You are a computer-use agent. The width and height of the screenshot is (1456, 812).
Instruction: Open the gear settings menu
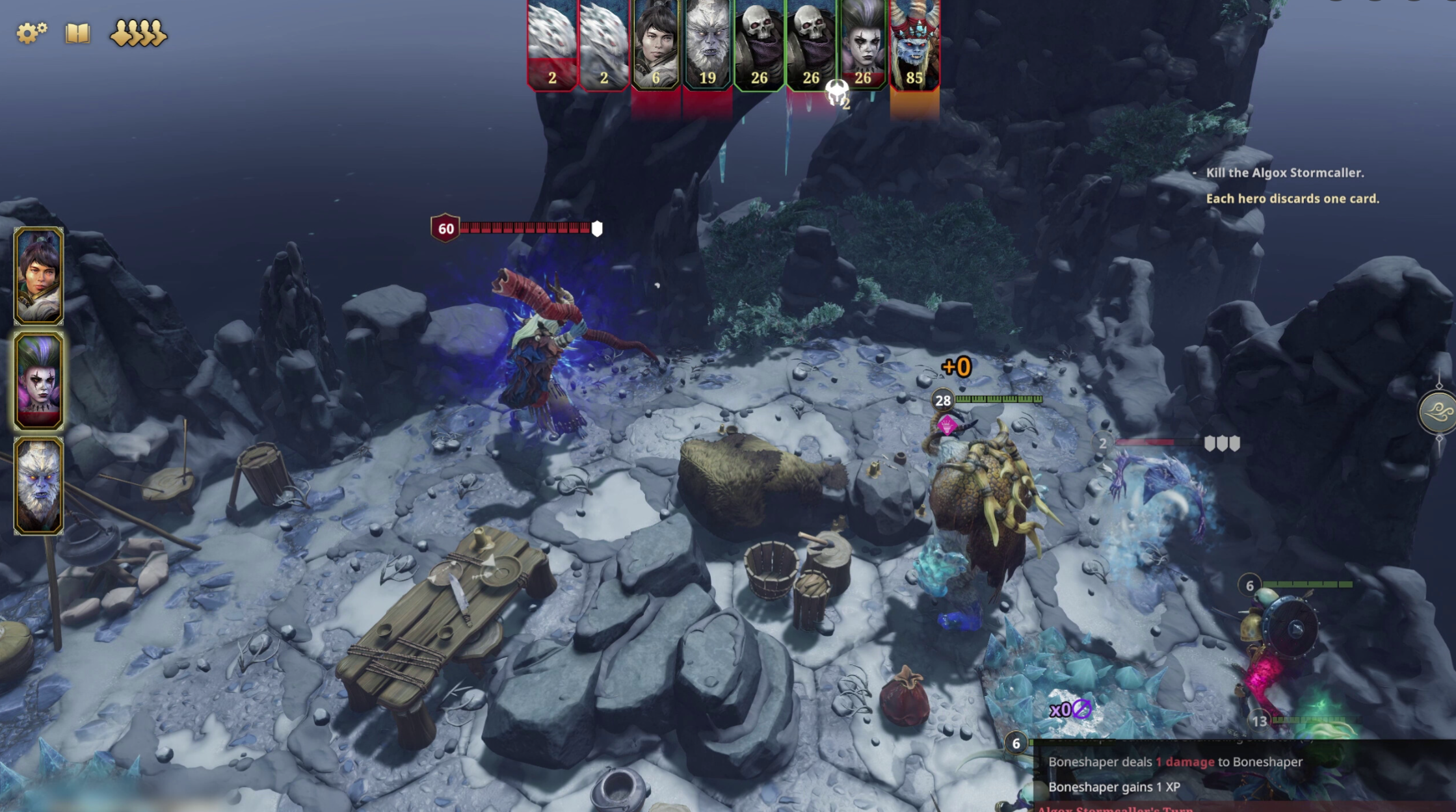[31, 33]
